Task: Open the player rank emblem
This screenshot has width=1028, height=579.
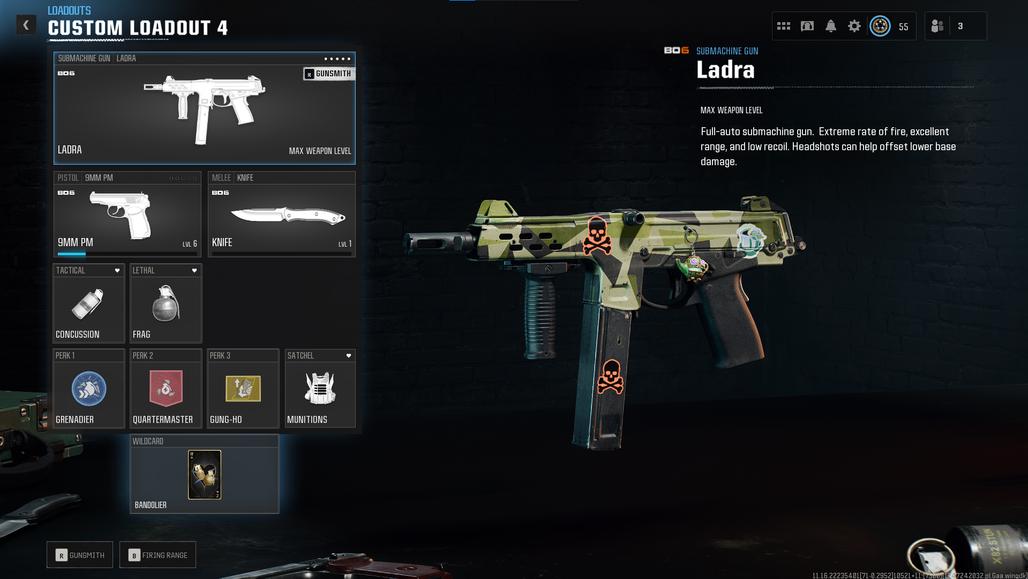Action: 880,26
